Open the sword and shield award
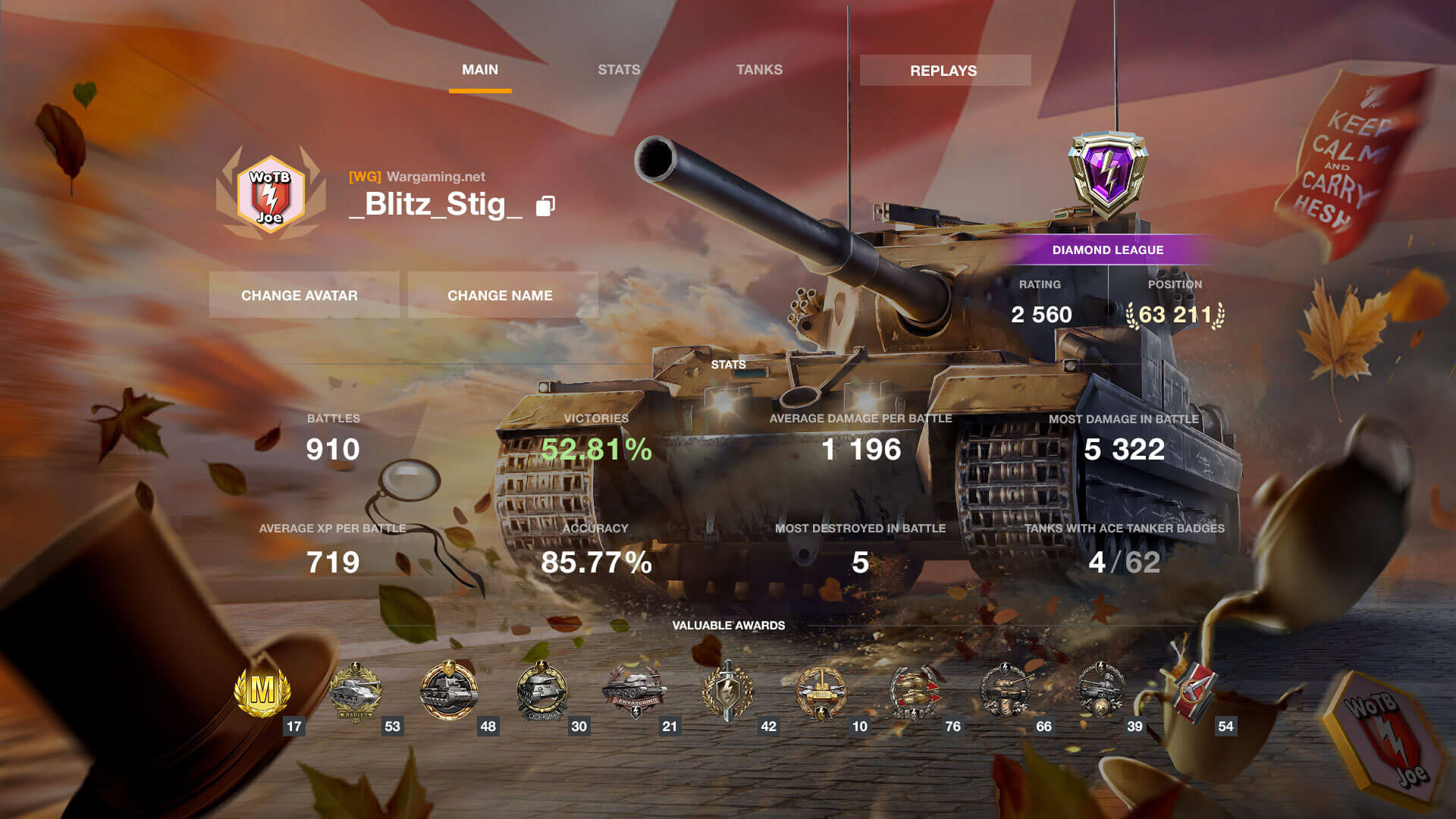 728,692
